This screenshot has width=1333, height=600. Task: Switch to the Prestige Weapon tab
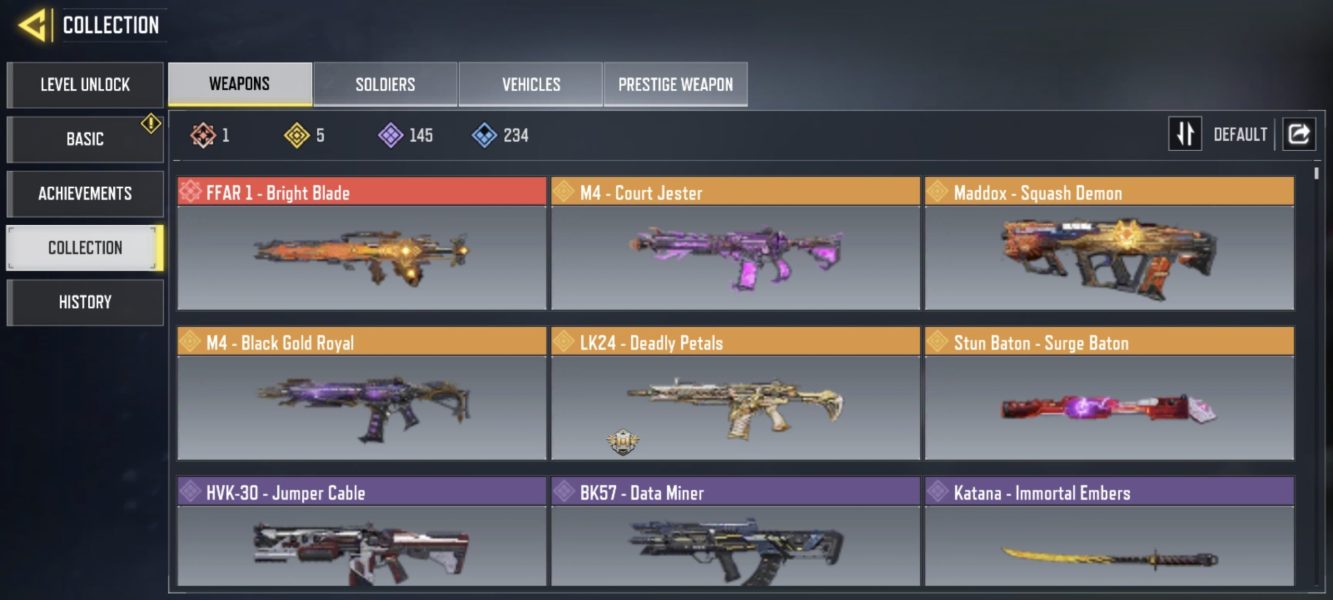pos(676,85)
